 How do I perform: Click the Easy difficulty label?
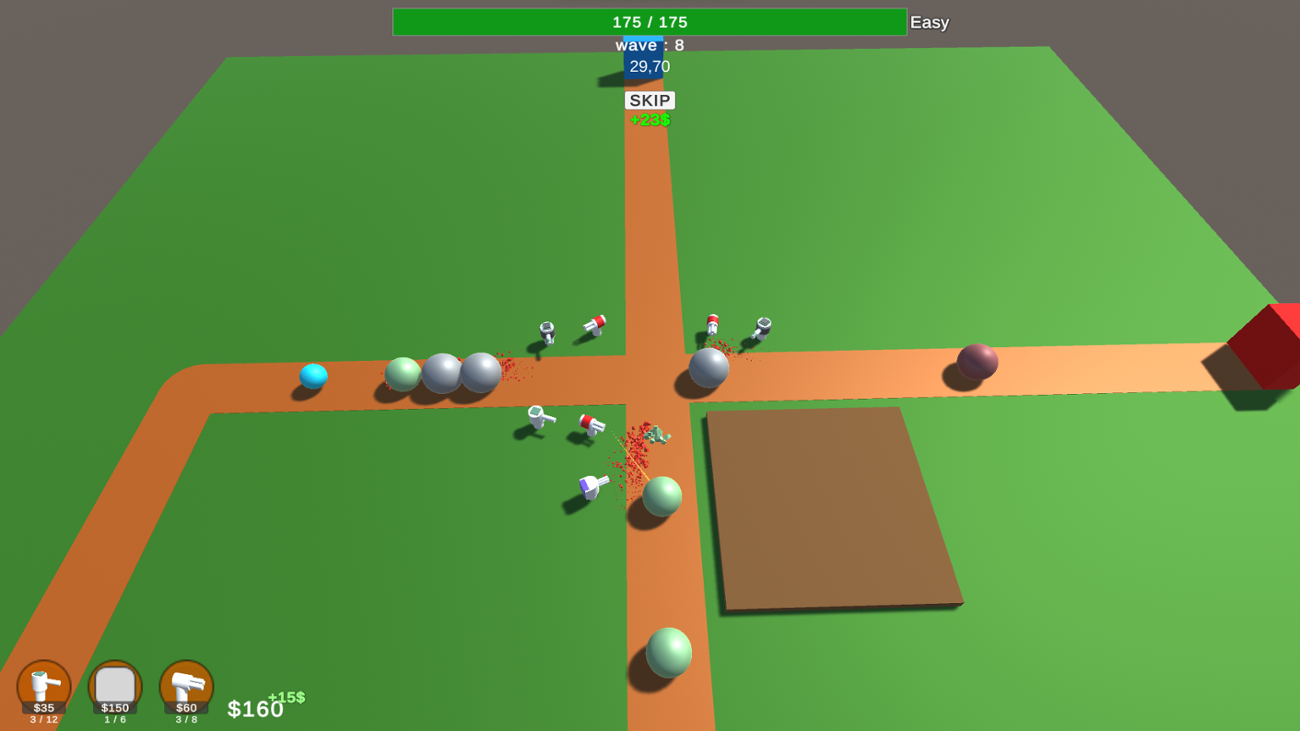928,22
